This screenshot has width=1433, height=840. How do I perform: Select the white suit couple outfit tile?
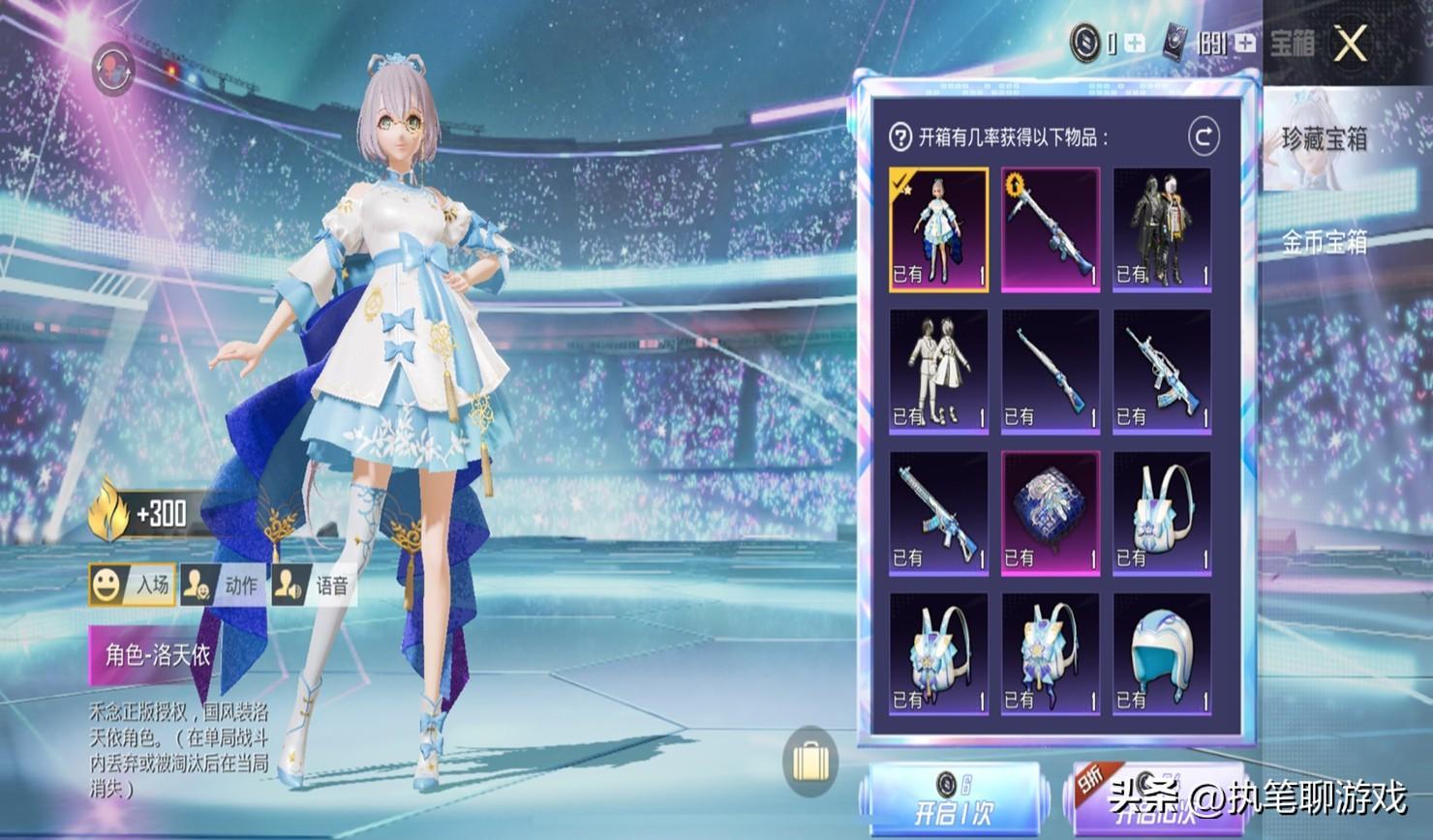[938, 371]
